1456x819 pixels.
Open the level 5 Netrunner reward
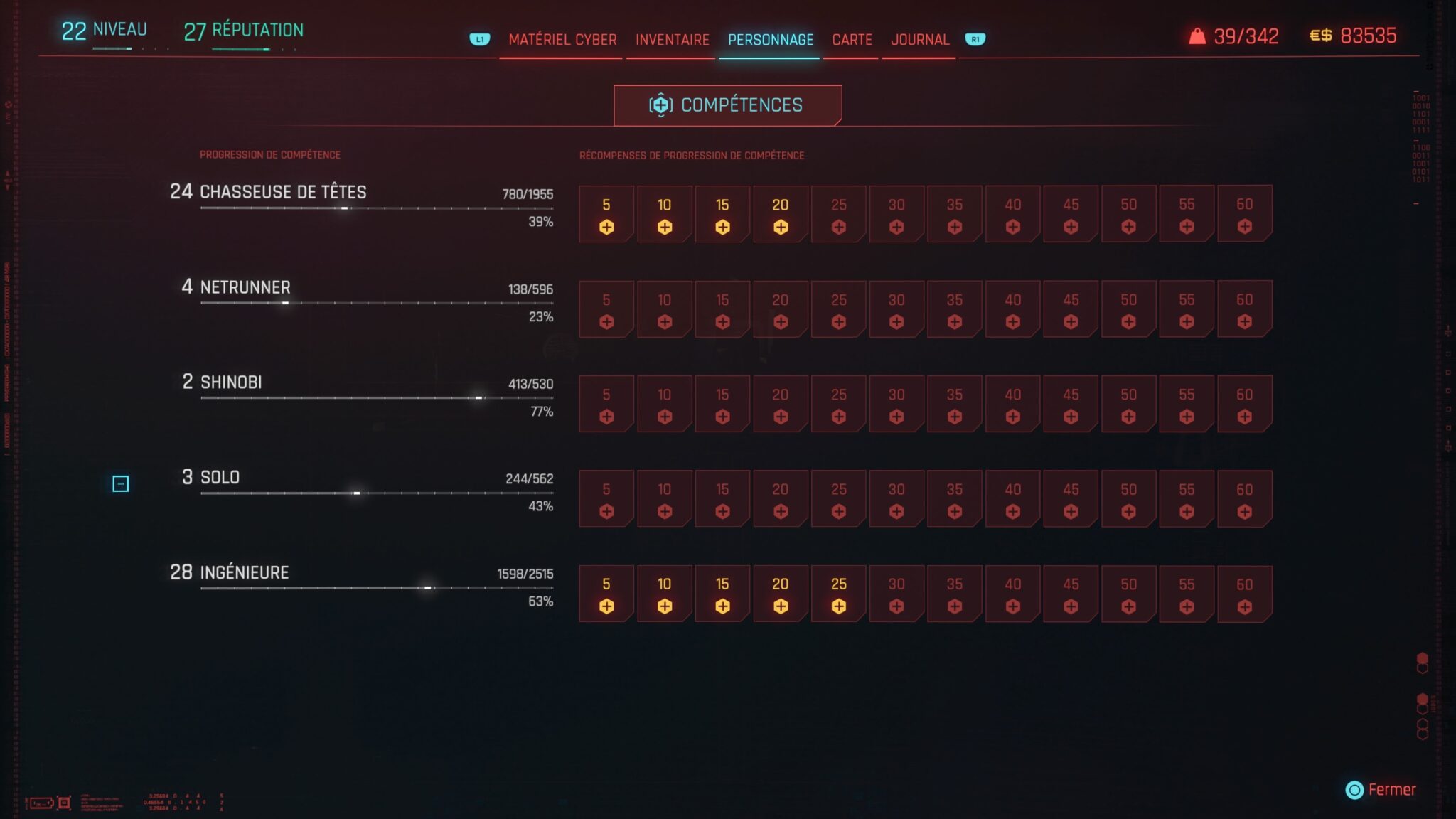pyautogui.click(x=606, y=309)
